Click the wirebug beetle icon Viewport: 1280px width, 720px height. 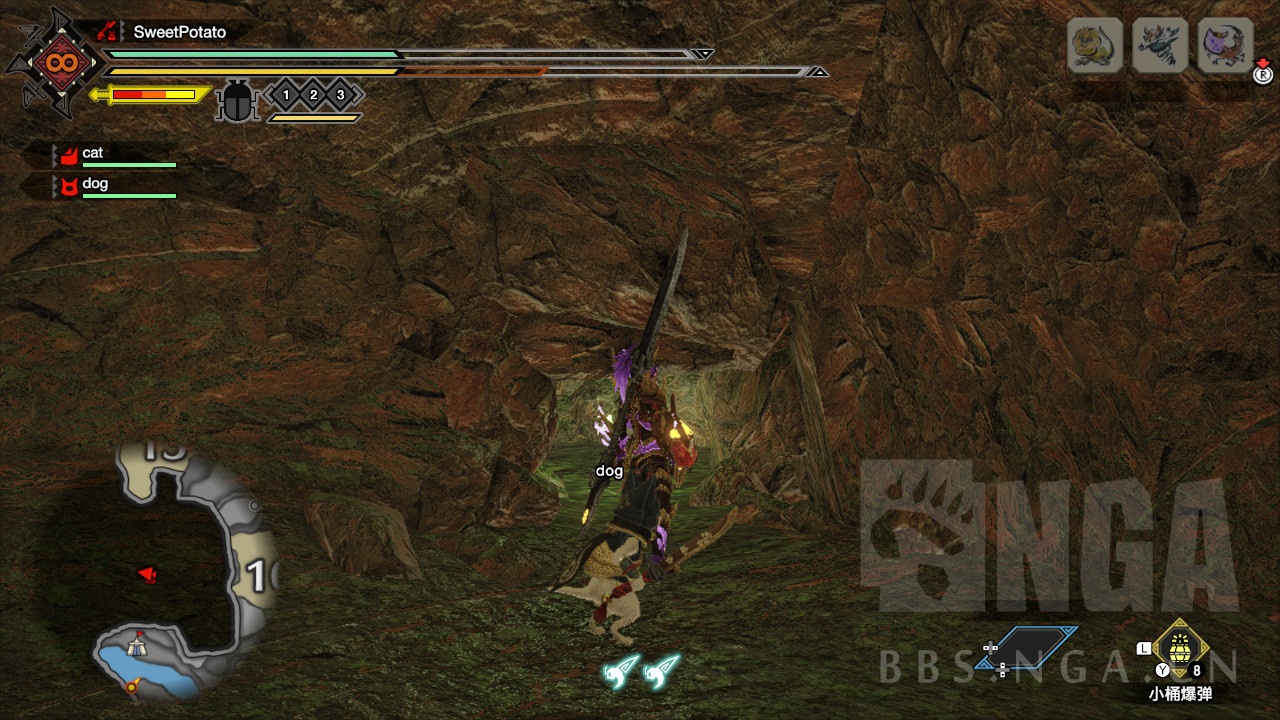point(238,100)
